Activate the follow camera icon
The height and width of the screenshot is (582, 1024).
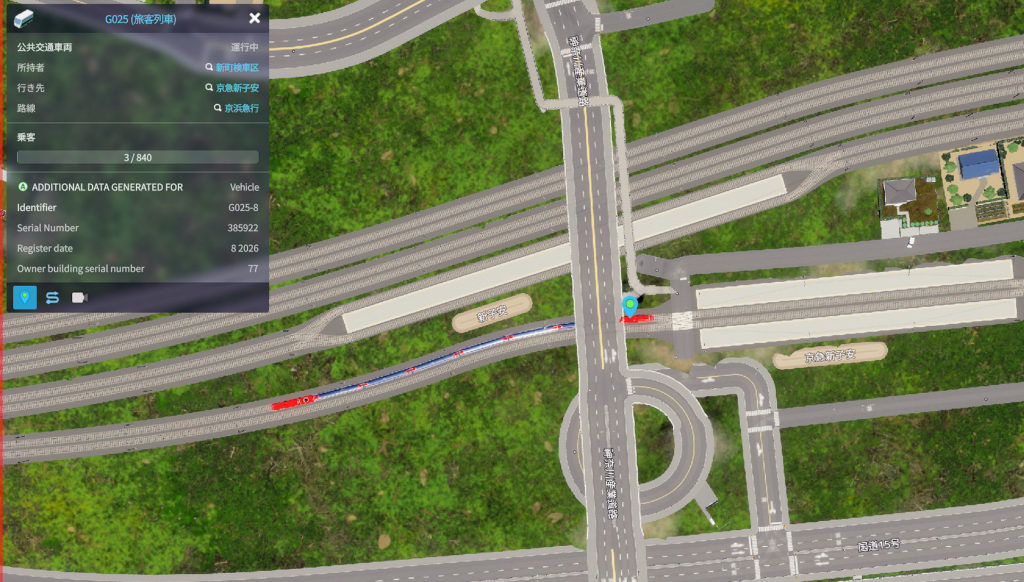point(79,297)
